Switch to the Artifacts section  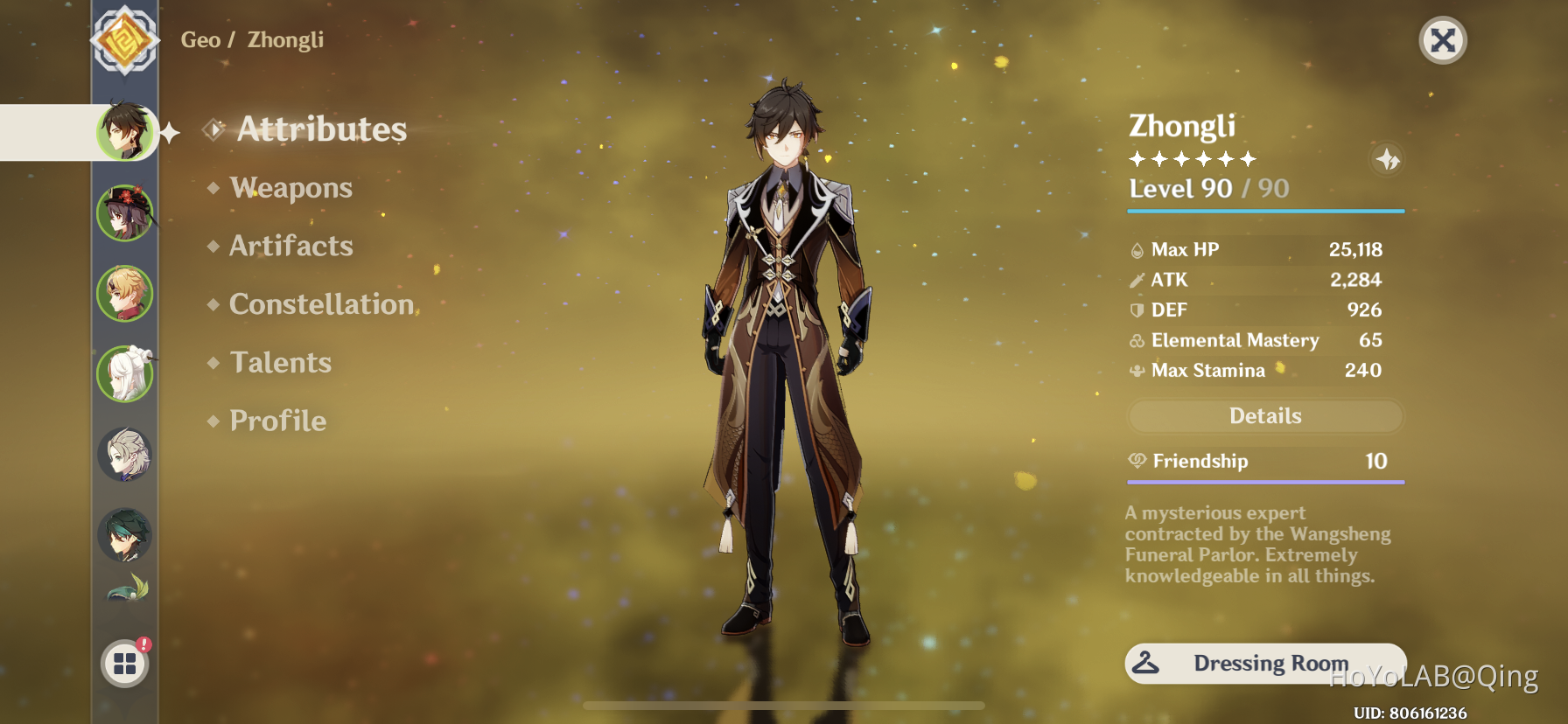pyautogui.click(x=290, y=246)
